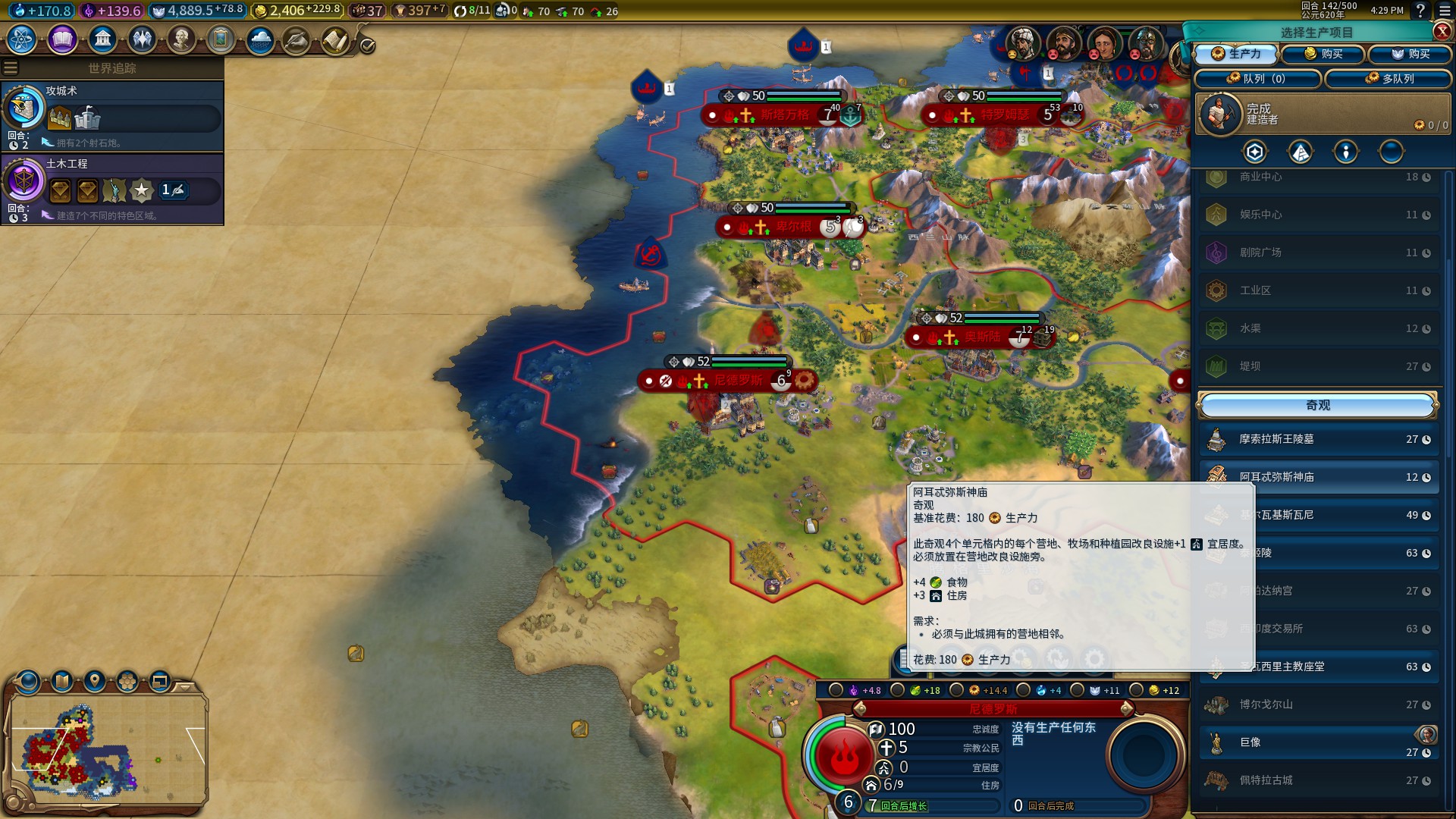The width and height of the screenshot is (1456, 819).
Task: Open the technology tree button
Action: 22,39
